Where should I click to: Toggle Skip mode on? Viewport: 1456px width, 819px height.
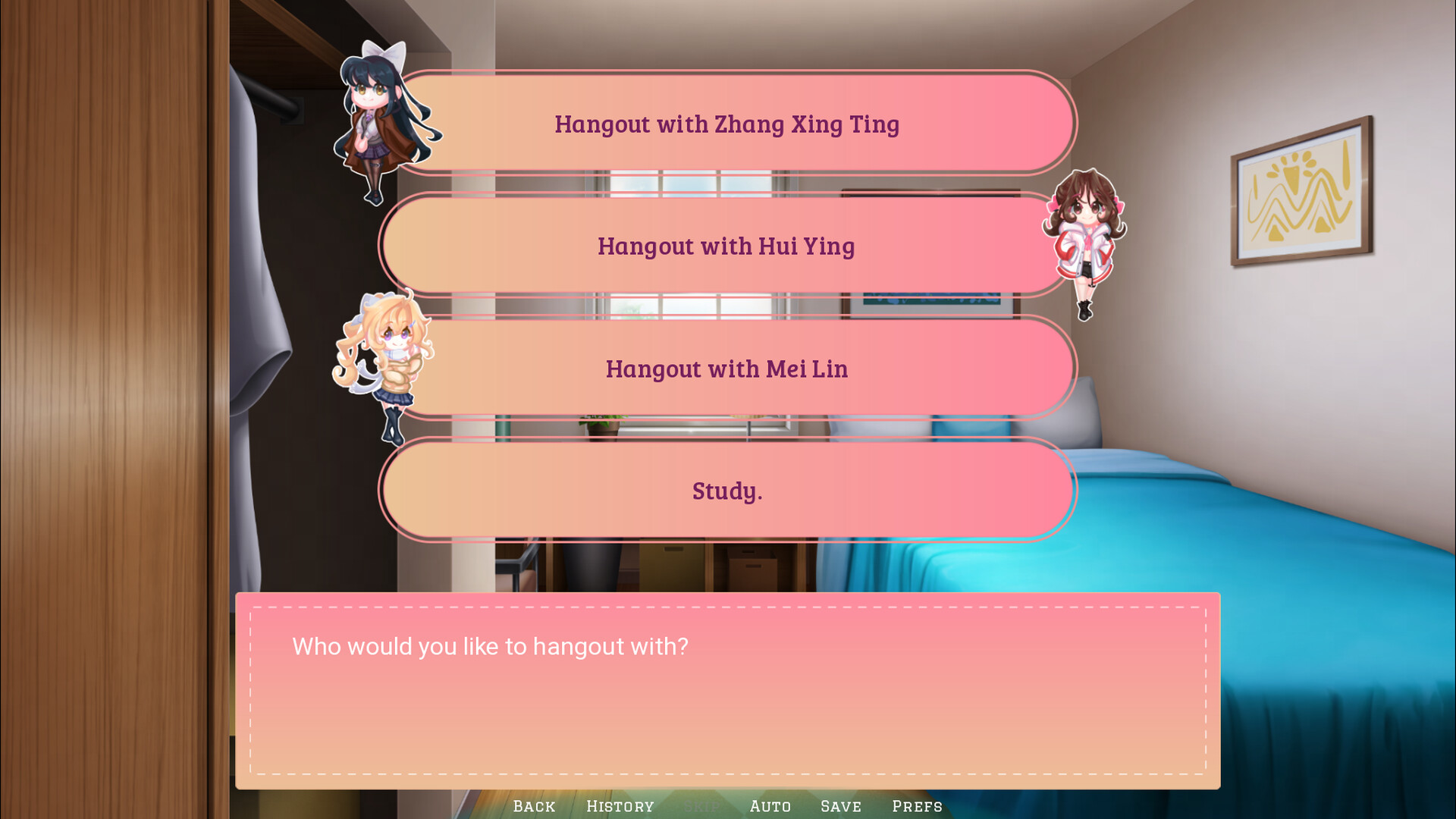tap(704, 806)
